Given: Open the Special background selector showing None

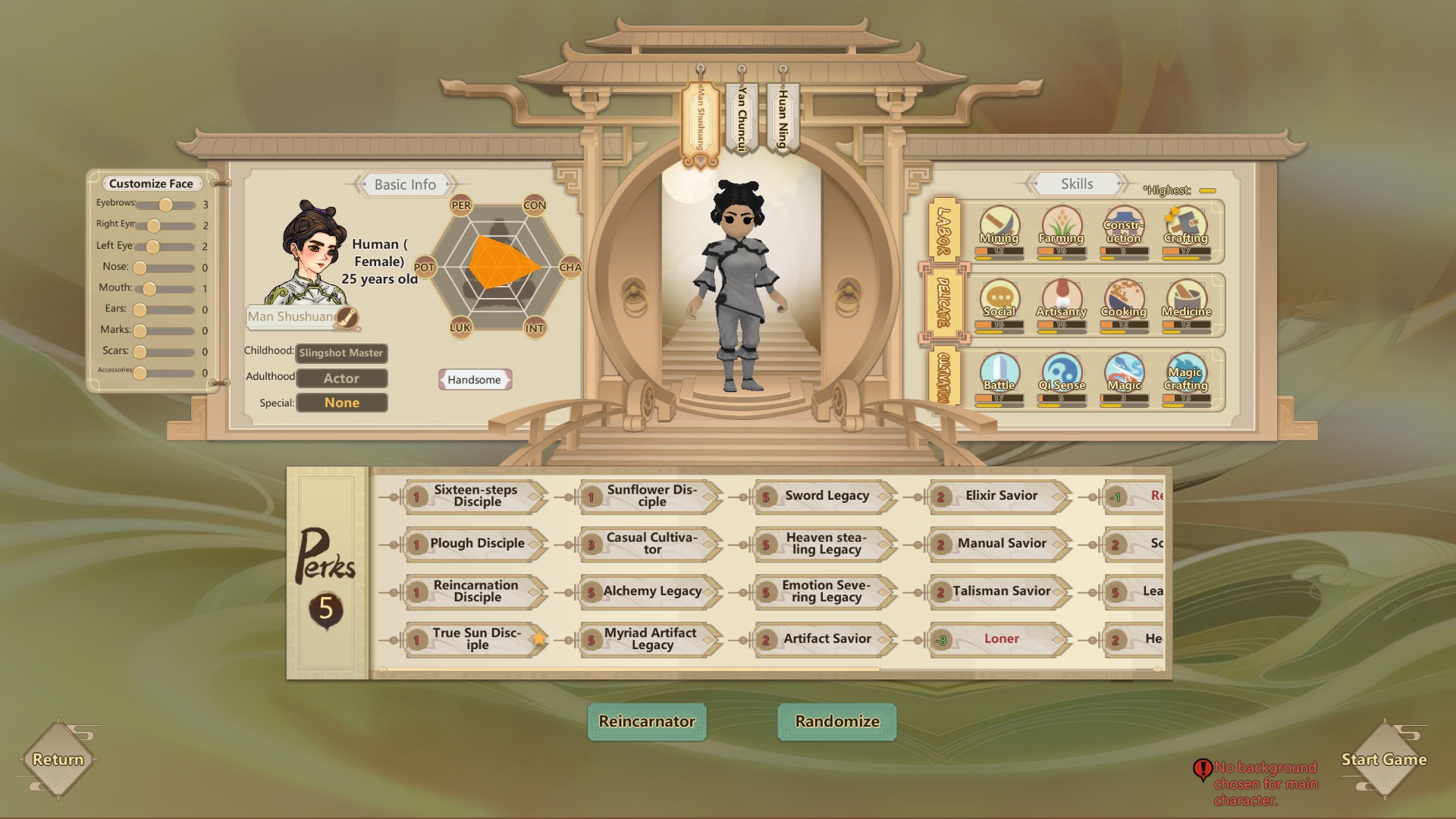Looking at the screenshot, I should tap(340, 403).
